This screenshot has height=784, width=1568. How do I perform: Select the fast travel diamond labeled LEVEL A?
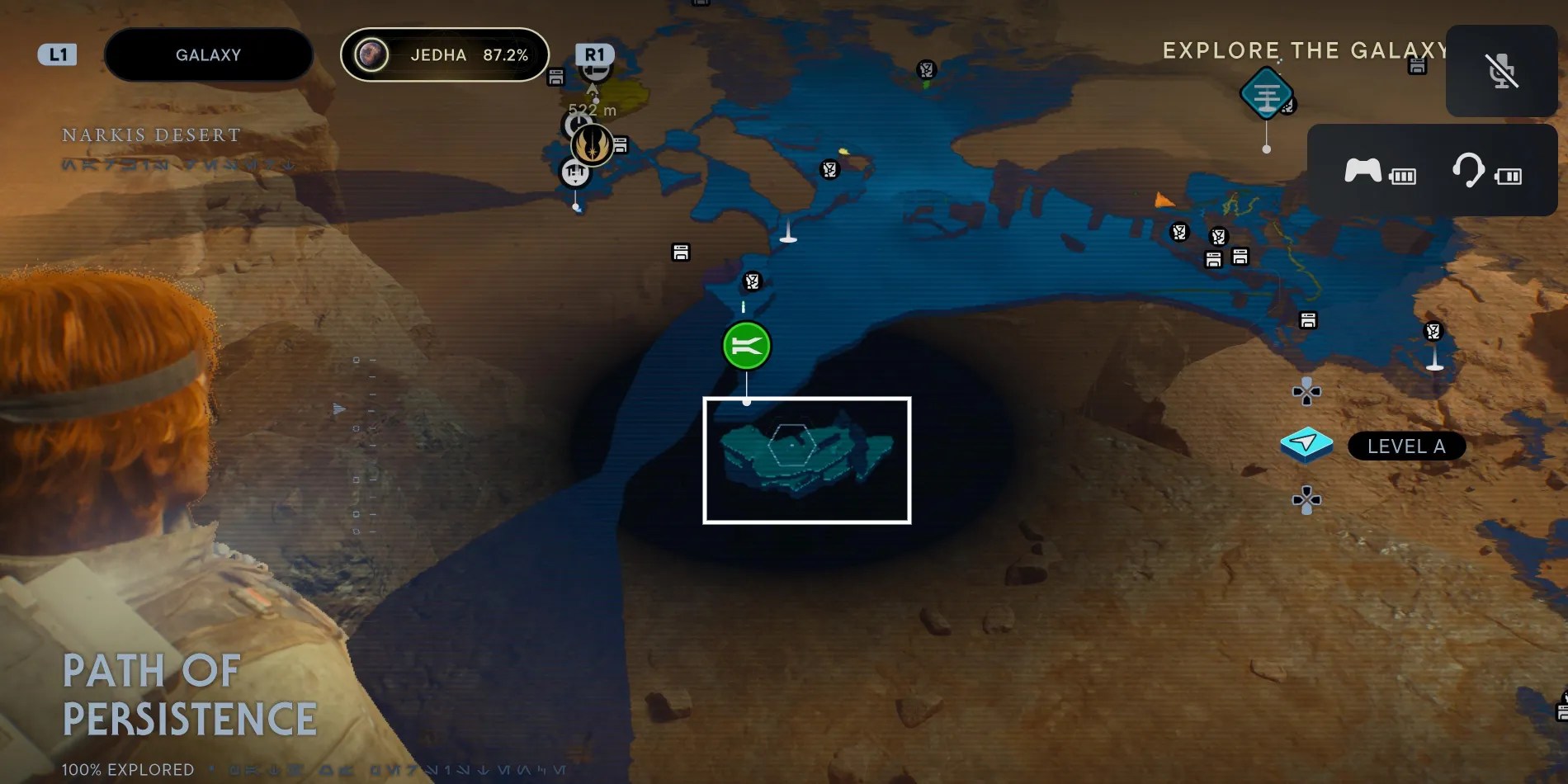(x=1306, y=444)
